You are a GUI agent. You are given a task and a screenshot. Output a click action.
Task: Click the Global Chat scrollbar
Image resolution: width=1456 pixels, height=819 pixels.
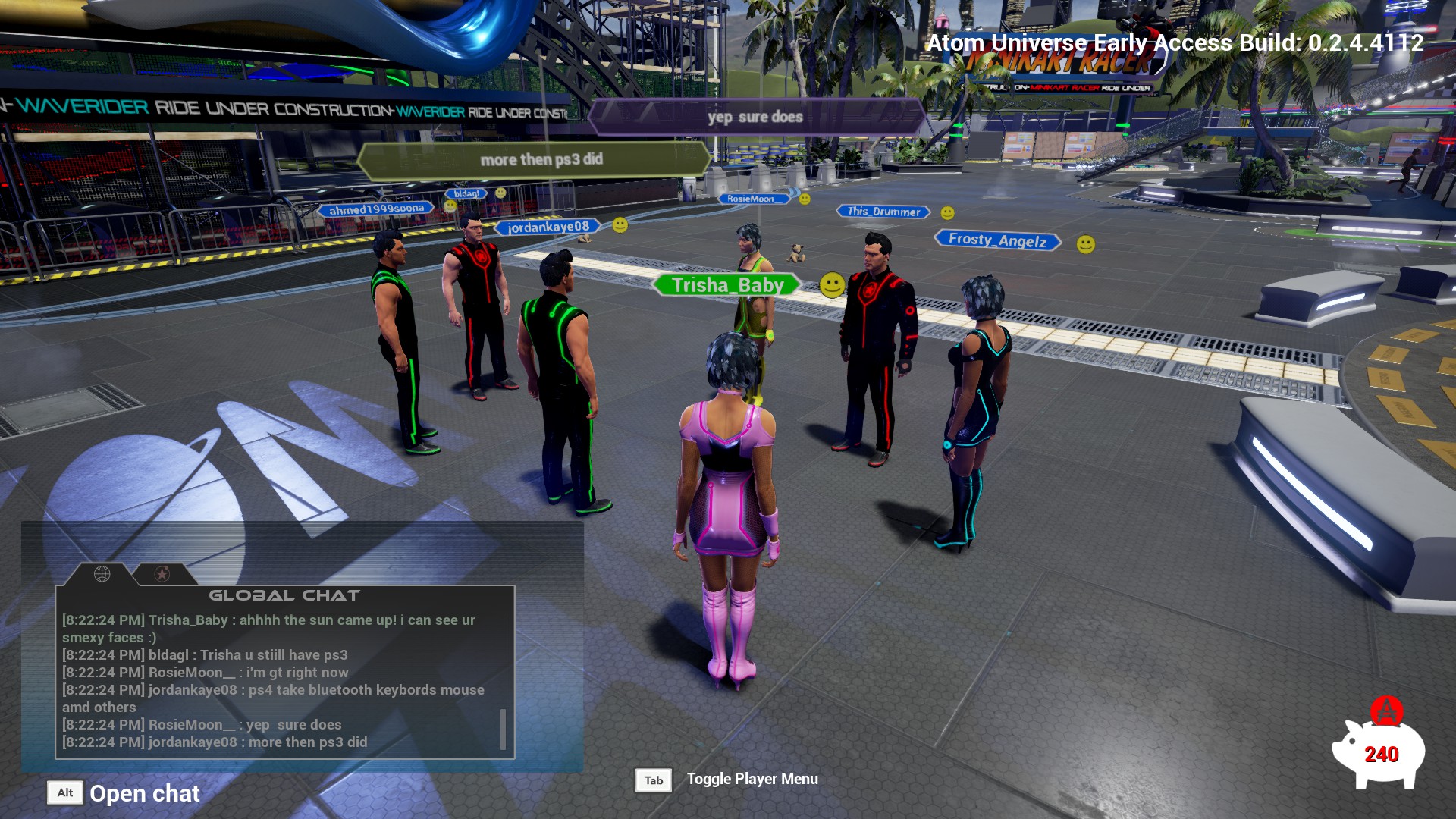[x=503, y=728]
